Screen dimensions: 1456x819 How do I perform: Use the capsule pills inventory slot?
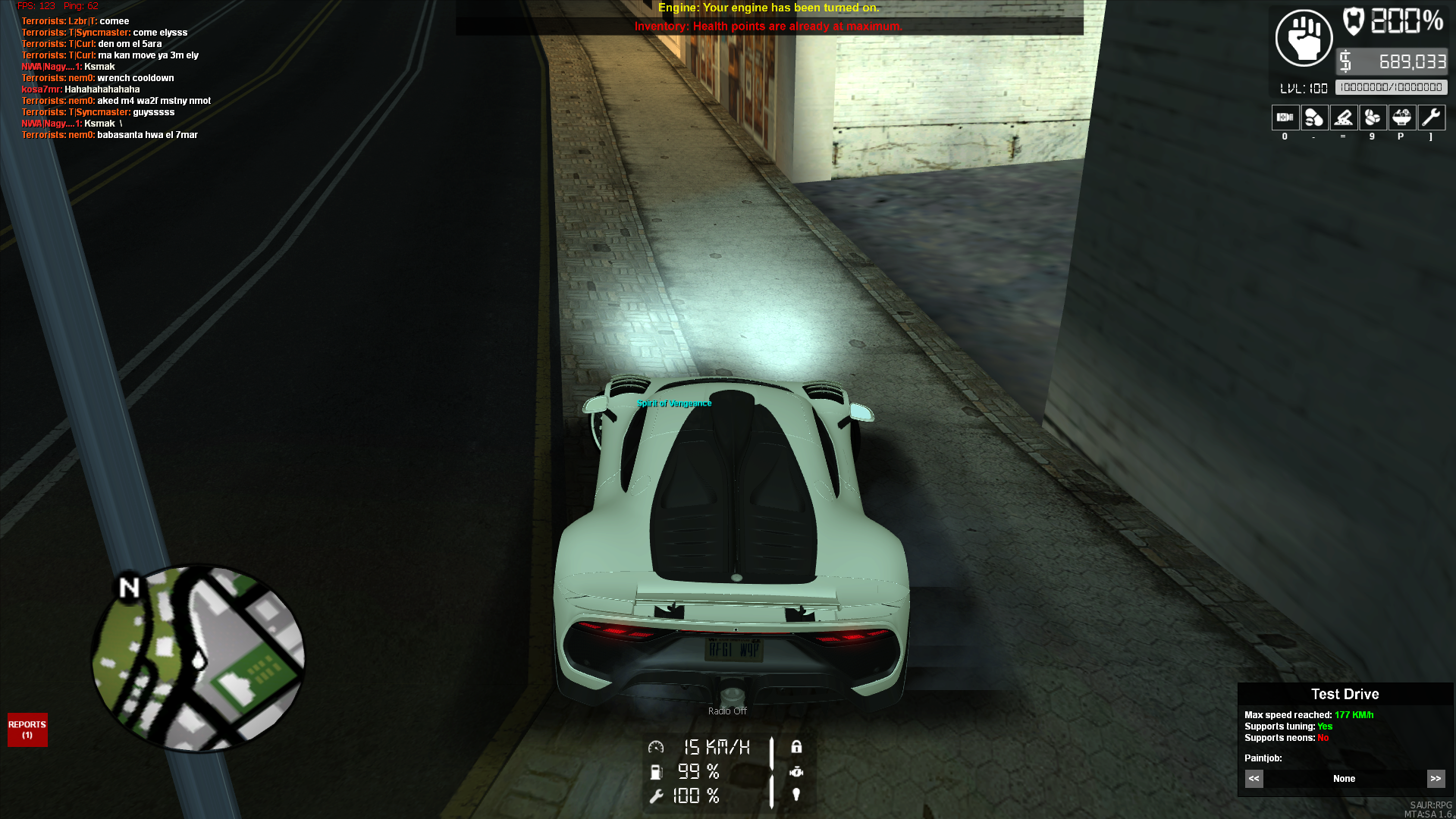[x=1314, y=118]
